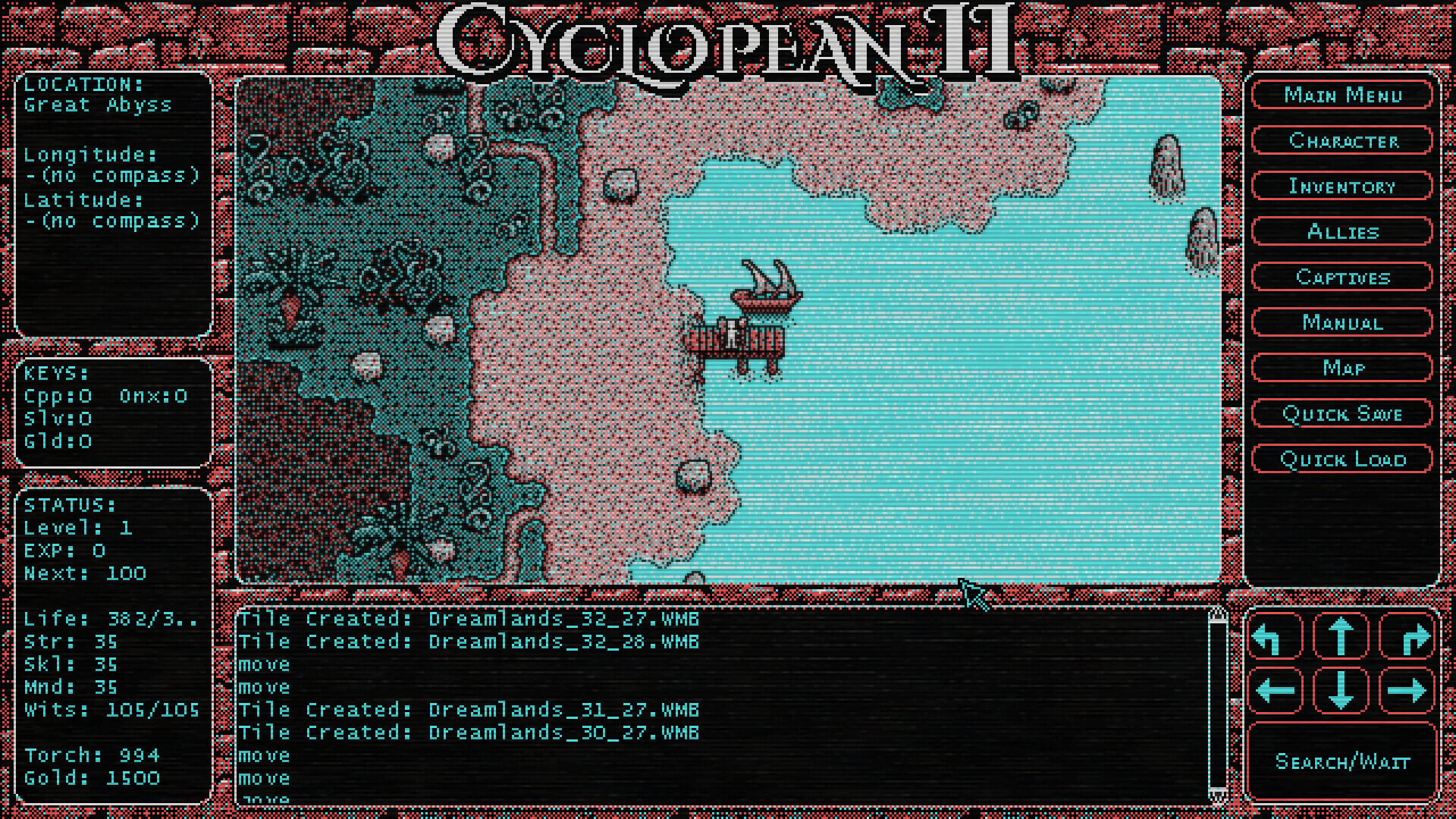1456x819 pixels.
Task: View the Captives list
Action: point(1341,277)
